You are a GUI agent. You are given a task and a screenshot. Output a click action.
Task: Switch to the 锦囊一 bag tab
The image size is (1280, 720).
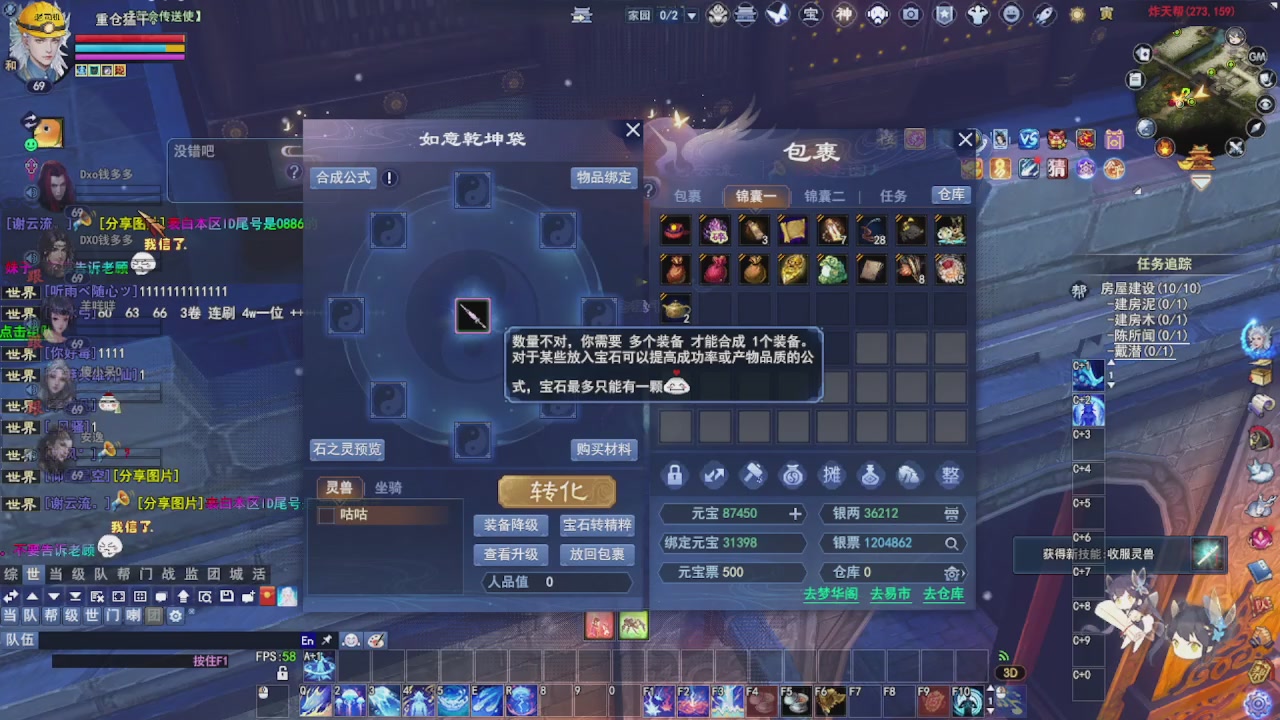[756, 196]
